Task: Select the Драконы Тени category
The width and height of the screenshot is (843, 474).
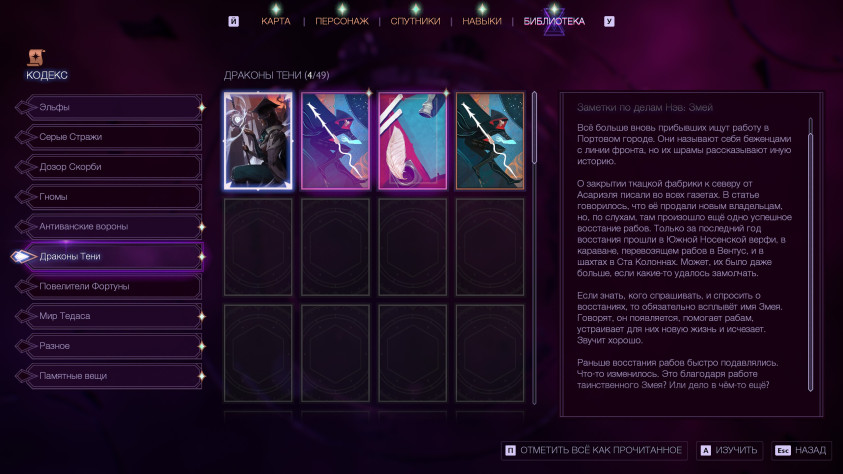Action: [108, 257]
